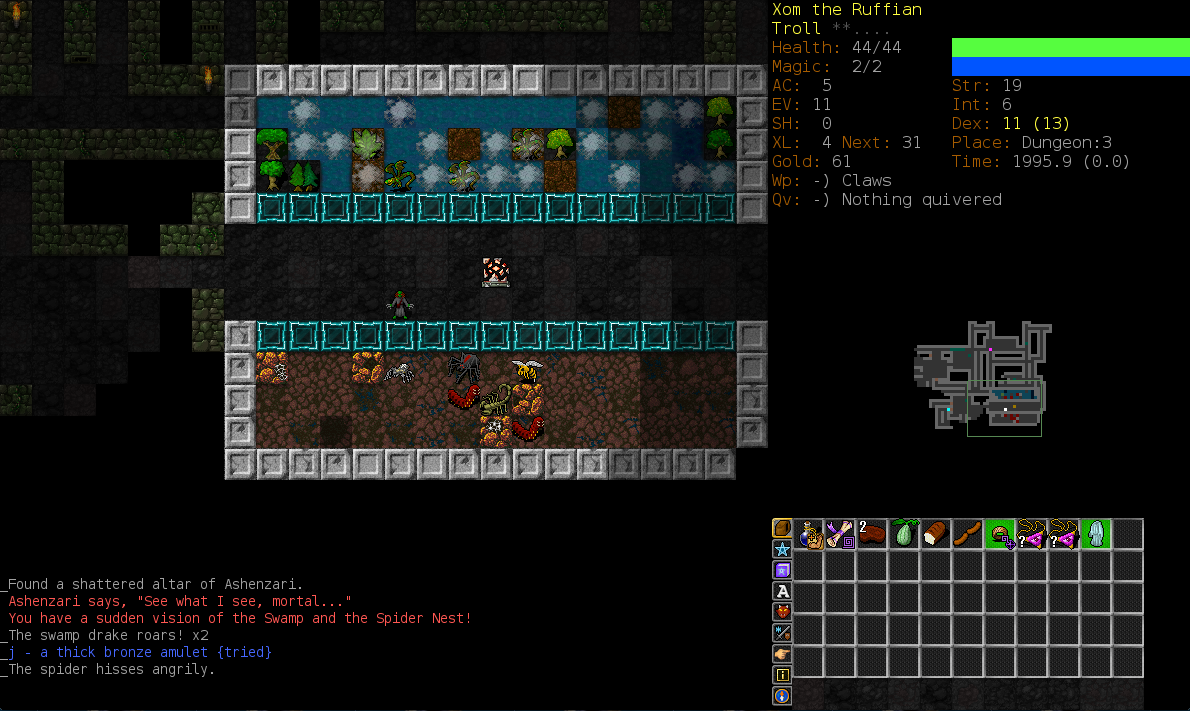
Task: Open the yellow 'i' information tab
Action: click(782, 675)
